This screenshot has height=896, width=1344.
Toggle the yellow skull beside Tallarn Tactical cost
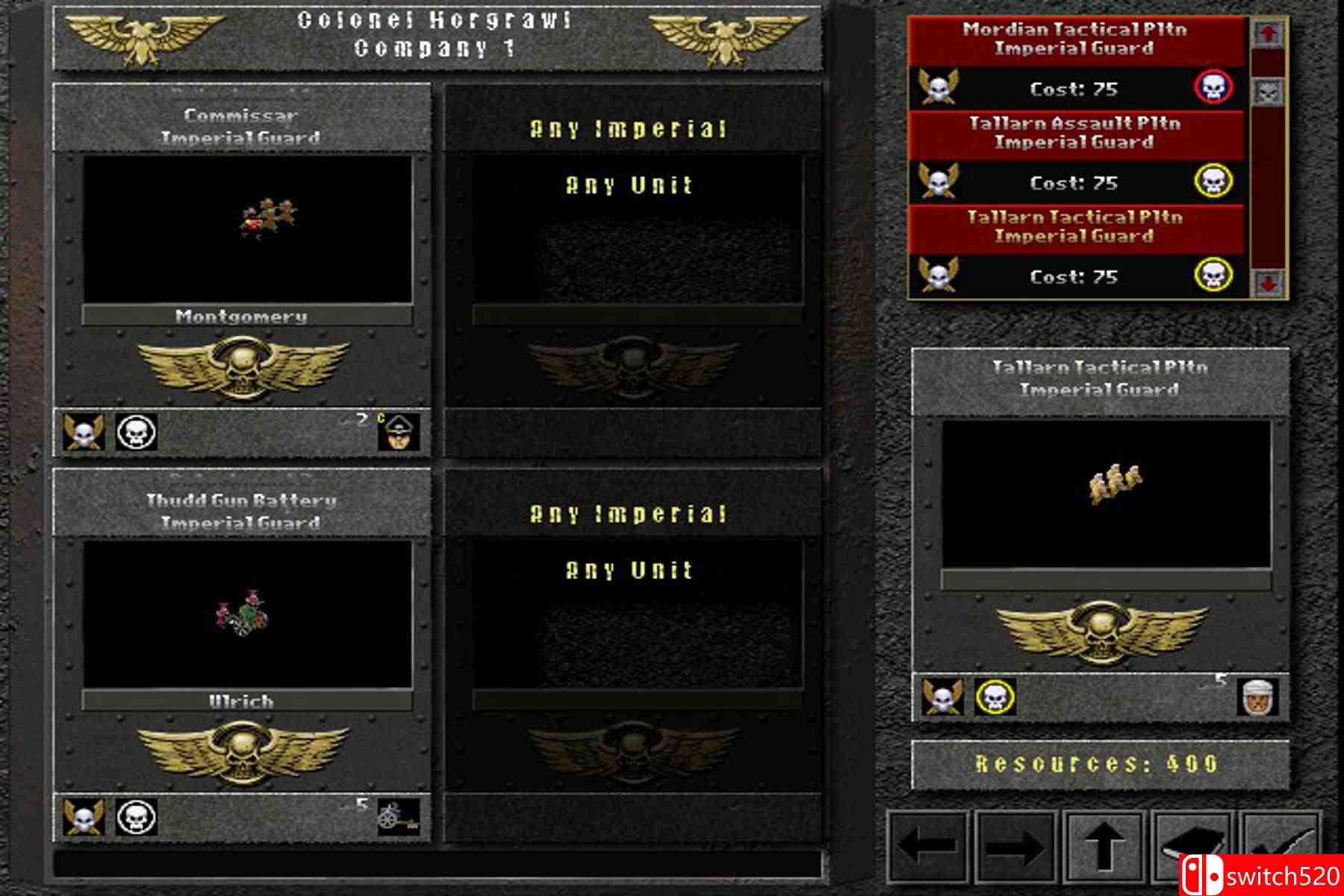click(1216, 275)
